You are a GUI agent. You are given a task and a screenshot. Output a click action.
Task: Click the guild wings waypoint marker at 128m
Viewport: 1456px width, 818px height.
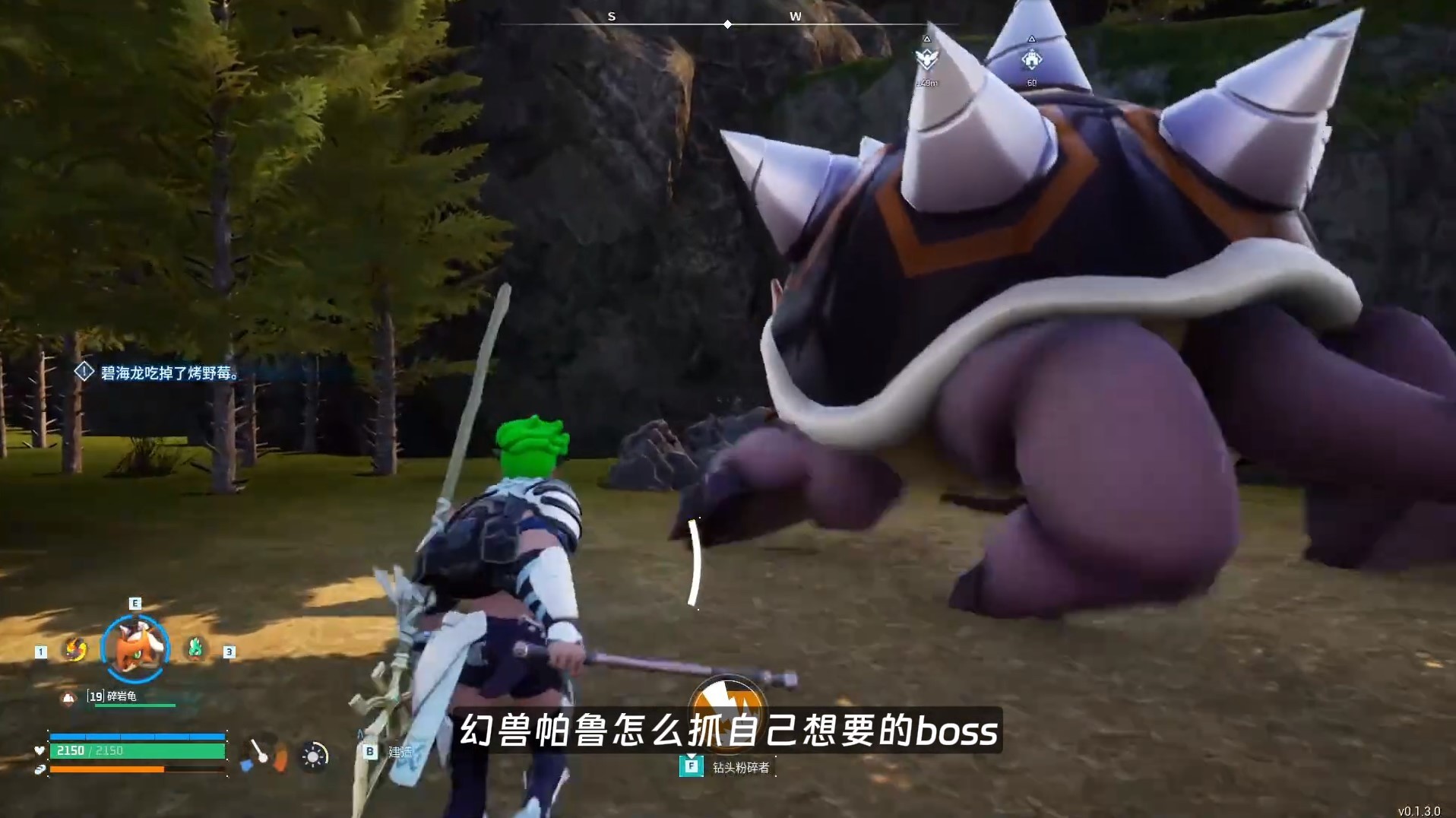926,59
